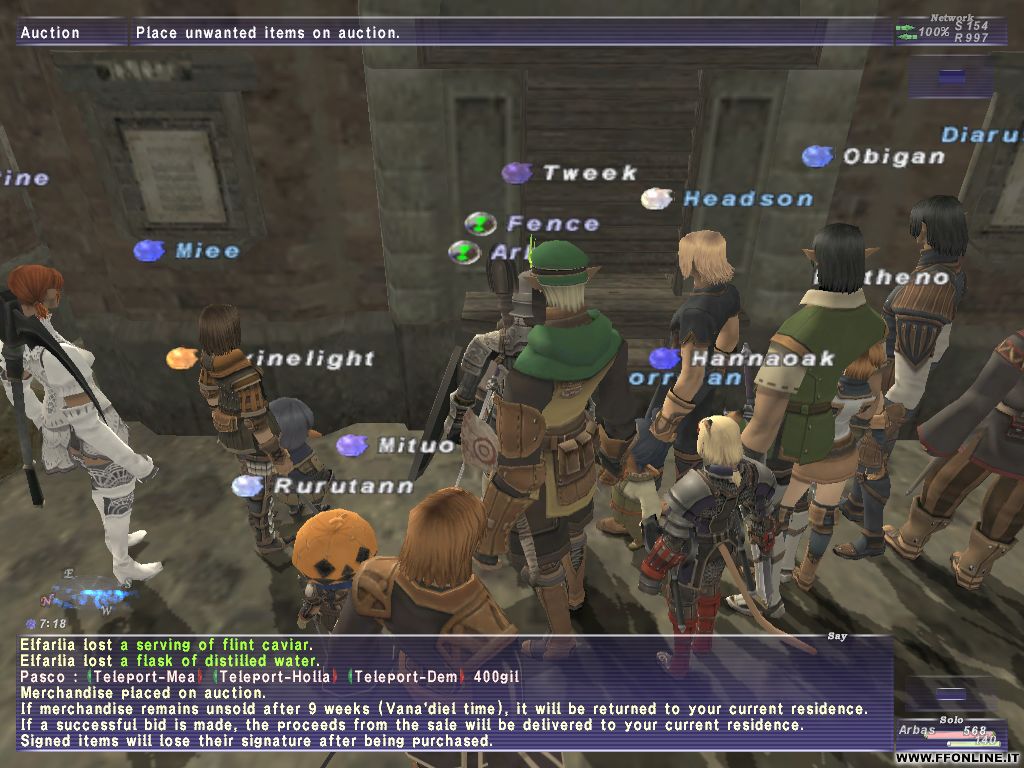
Task: Target the player nameplate Headson
Action: pos(747,199)
